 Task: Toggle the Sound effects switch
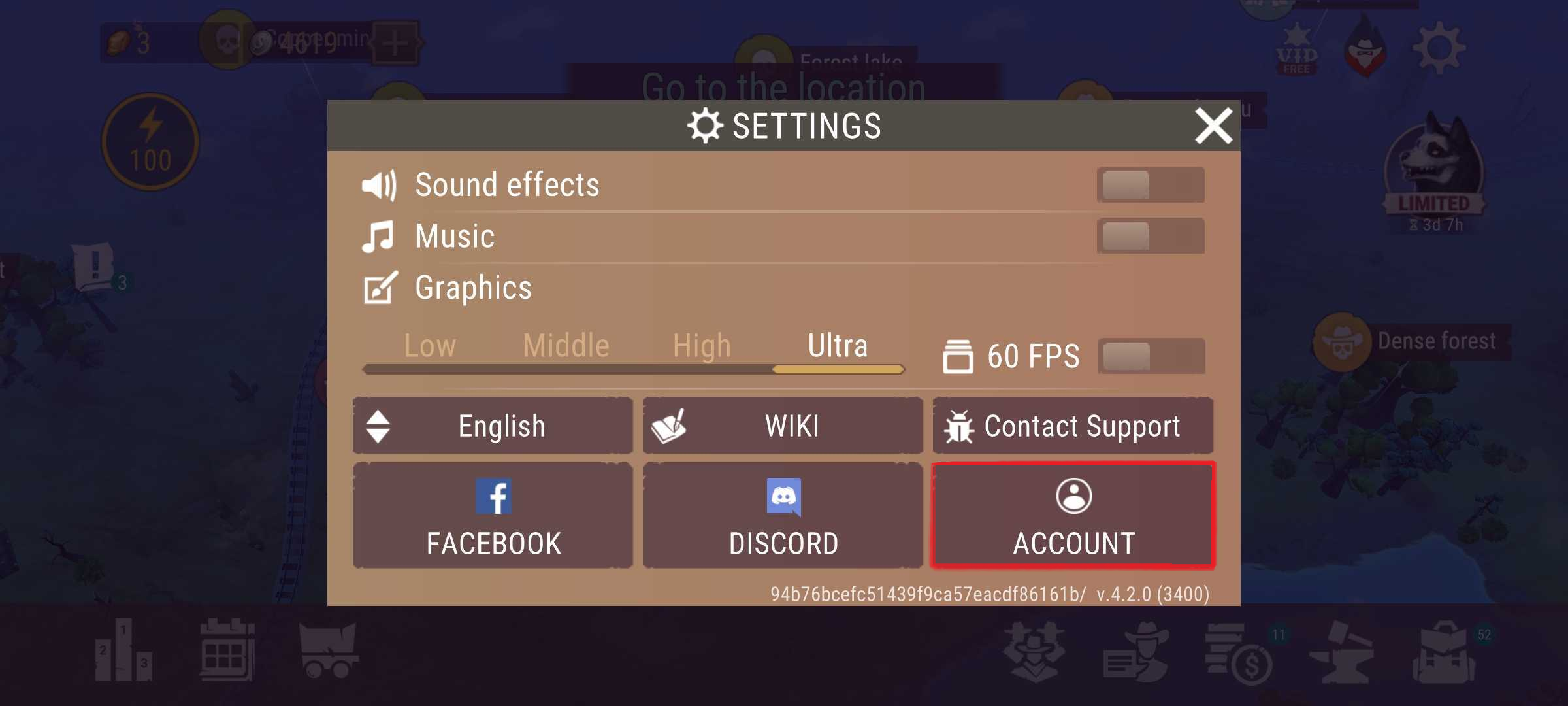coord(1150,185)
